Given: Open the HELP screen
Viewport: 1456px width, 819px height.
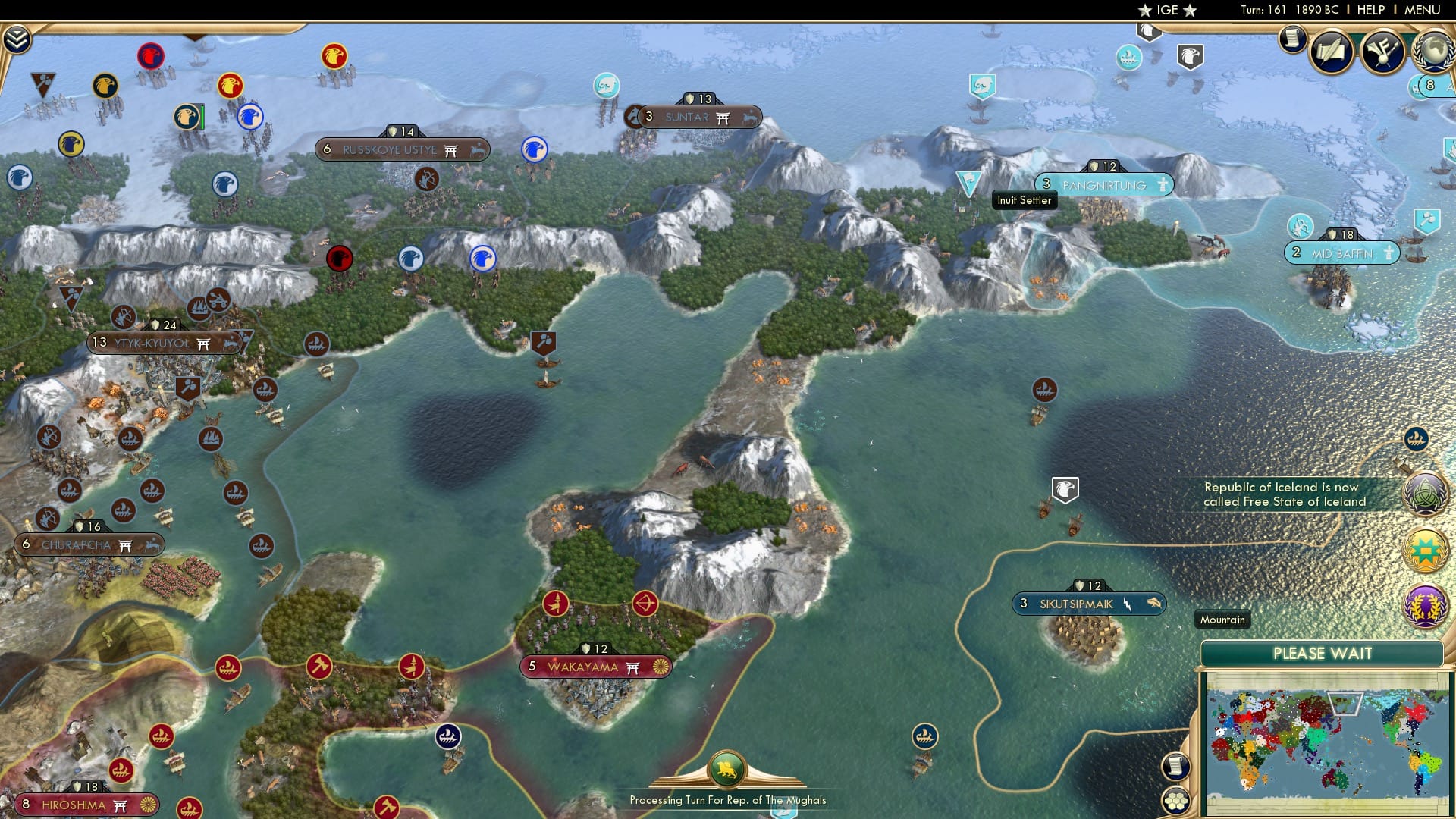Looking at the screenshot, I should (1373, 10).
